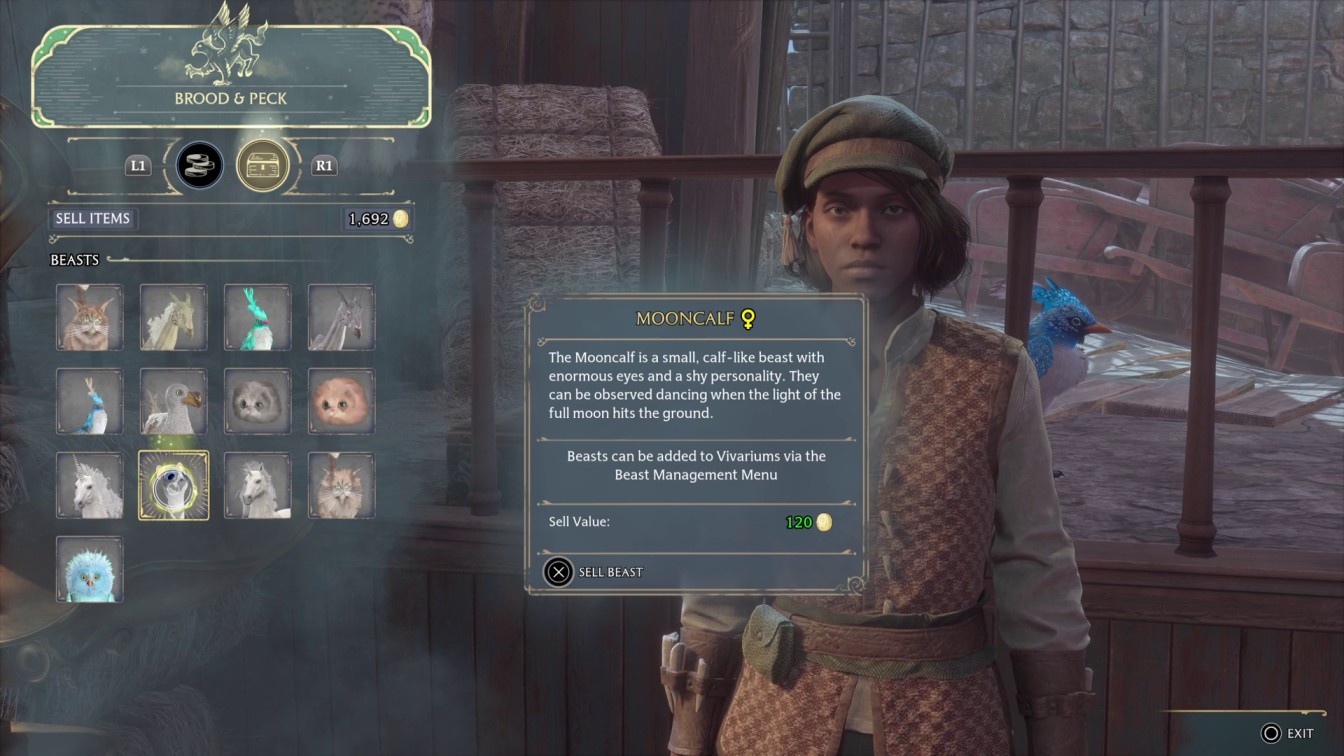Viewport: 1344px width, 756px height.
Task: Pick the blue crested bird beast
Action: (90, 401)
